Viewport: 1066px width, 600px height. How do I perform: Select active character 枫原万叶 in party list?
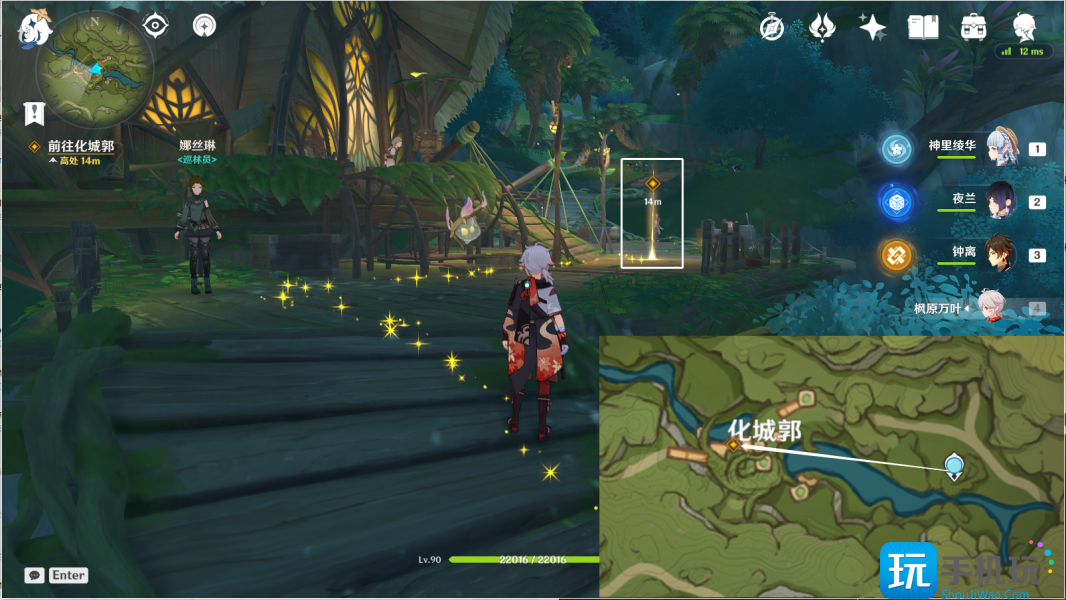point(990,308)
